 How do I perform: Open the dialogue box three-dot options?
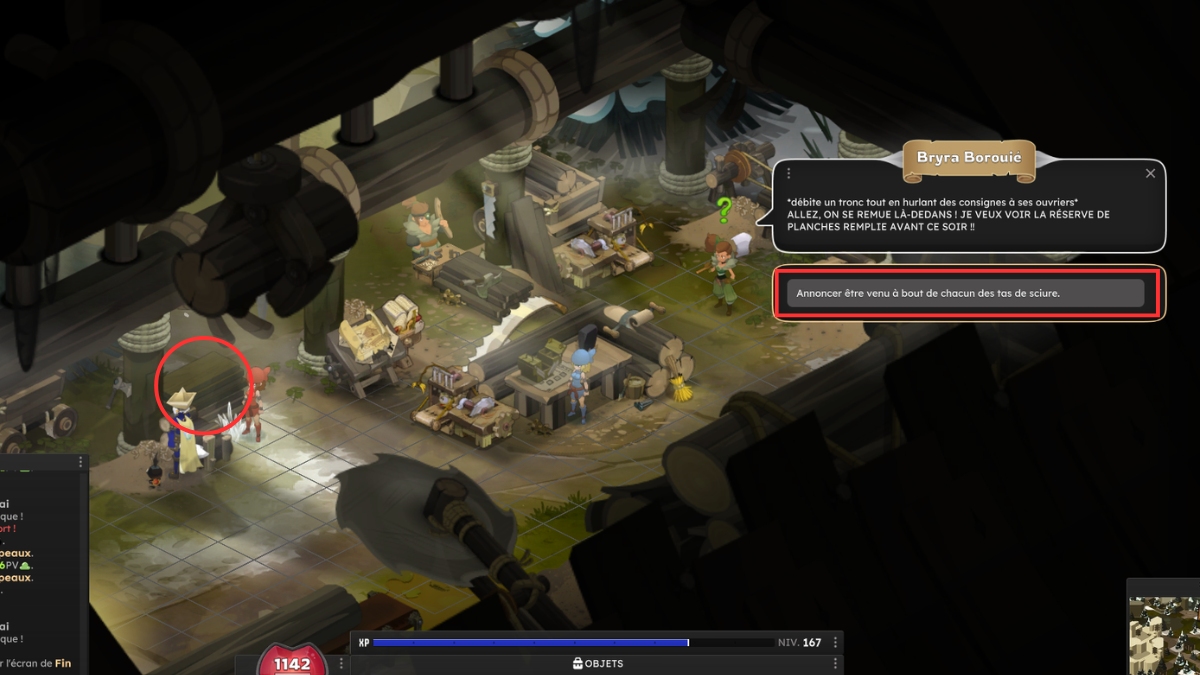pyautogui.click(x=789, y=174)
